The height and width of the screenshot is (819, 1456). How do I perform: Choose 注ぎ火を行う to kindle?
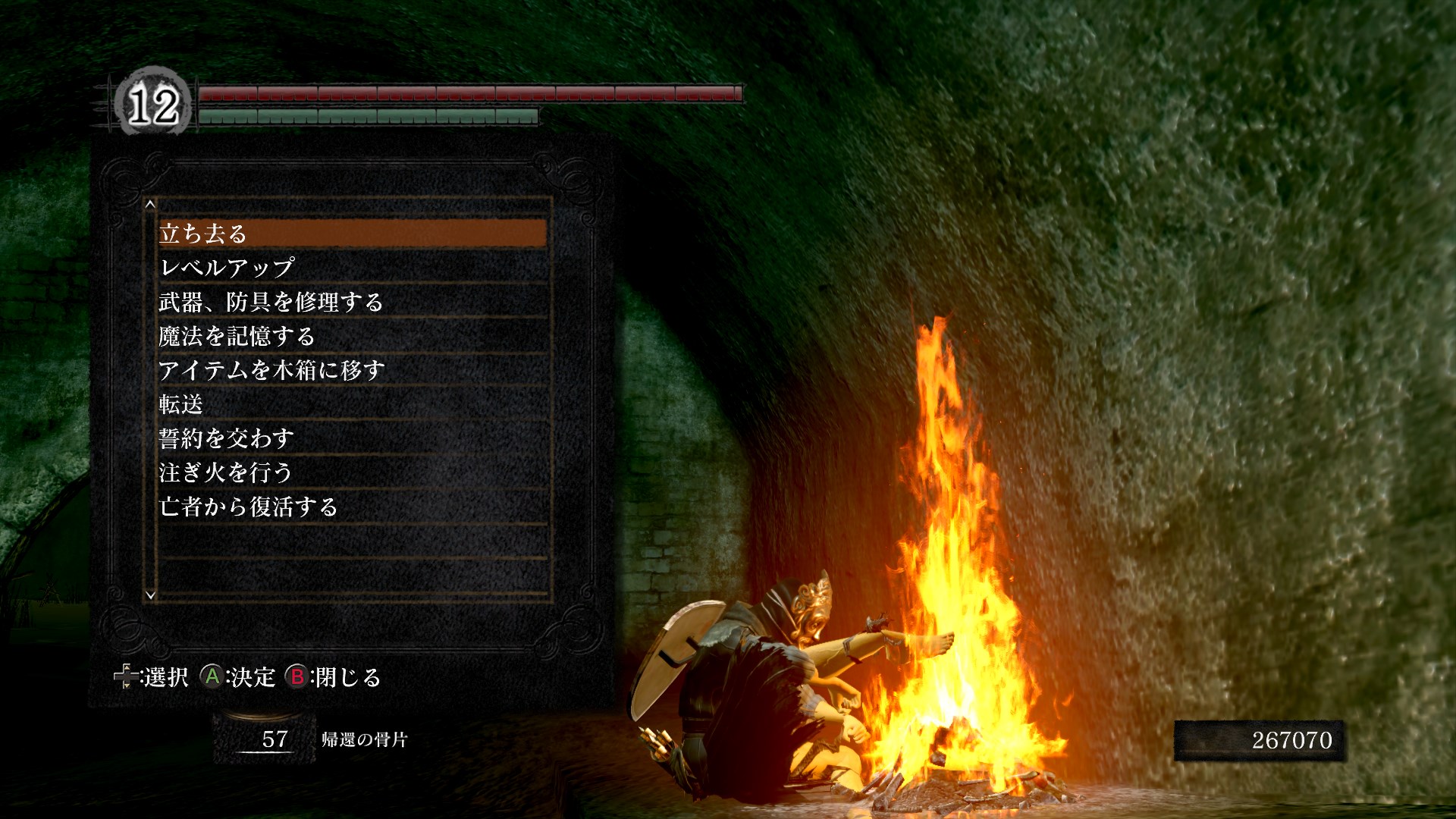tap(353, 472)
